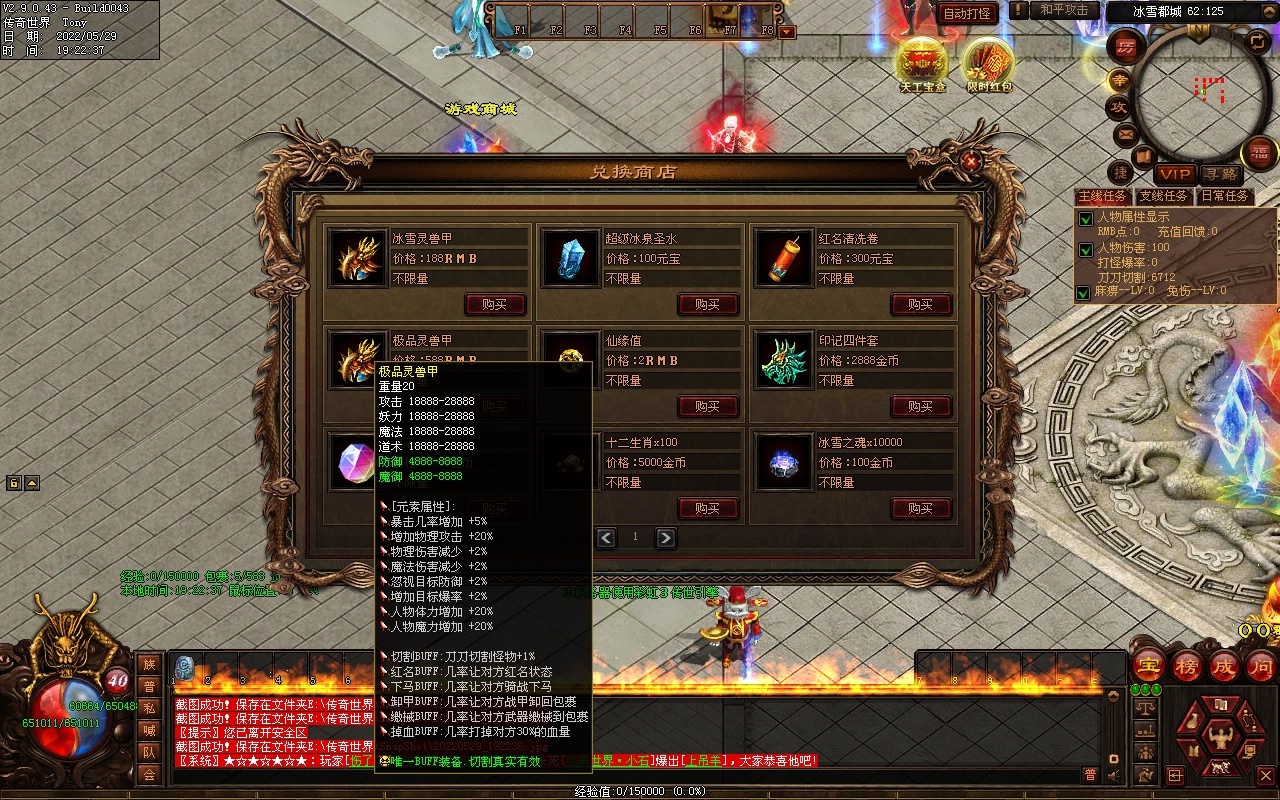Go to the previous shop page
This screenshot has height=800, width=1280.
606,538
